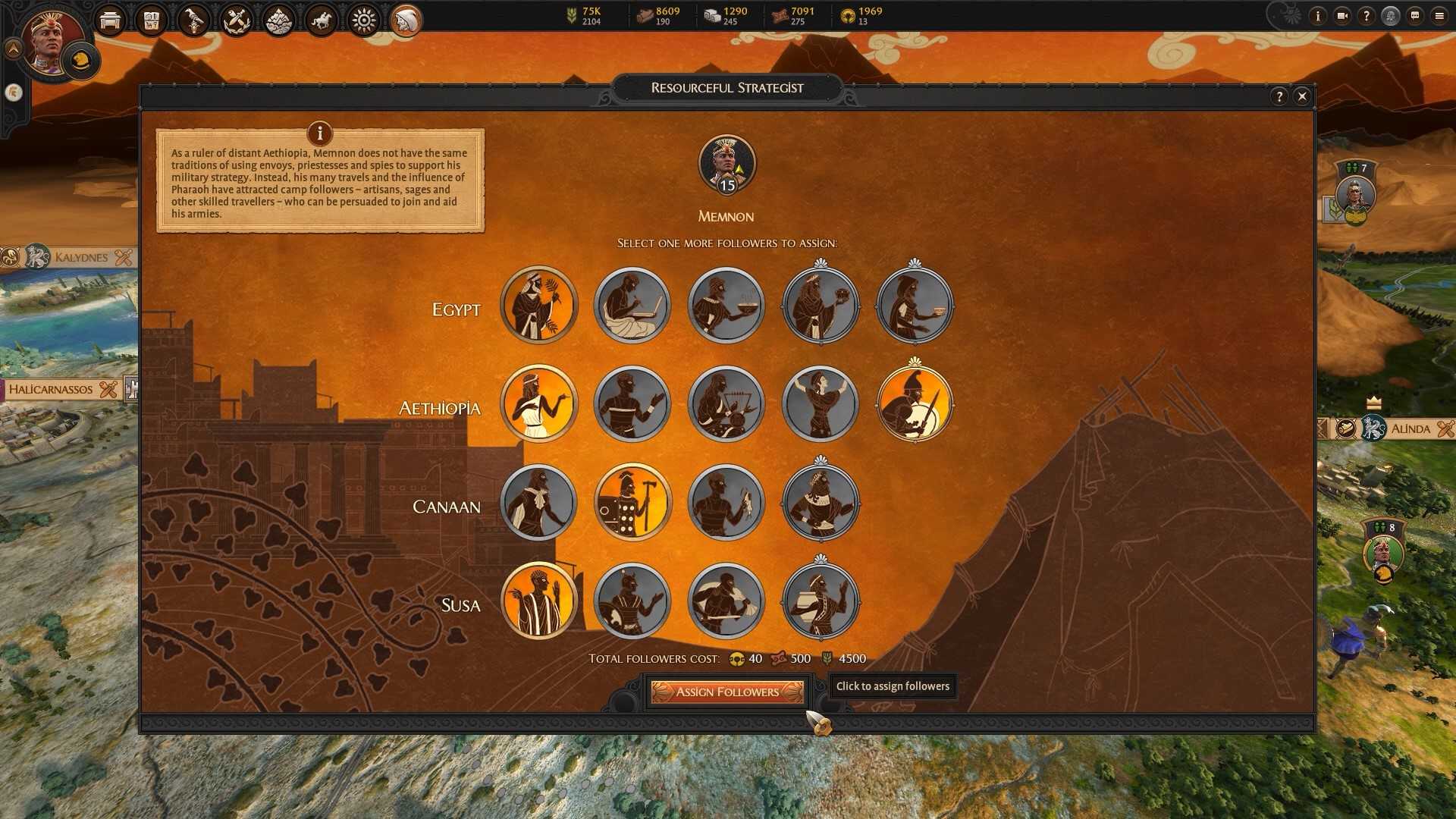The image size is (1456, 819).
Task: Open the game menu hamburger icon
Action: point(1439,16)
